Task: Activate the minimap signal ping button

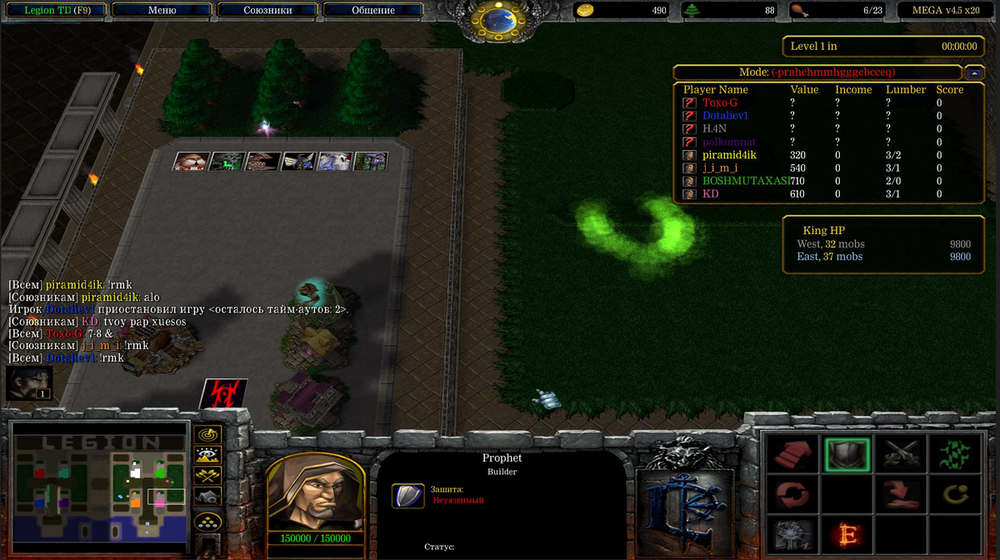Action: (208, 436)
